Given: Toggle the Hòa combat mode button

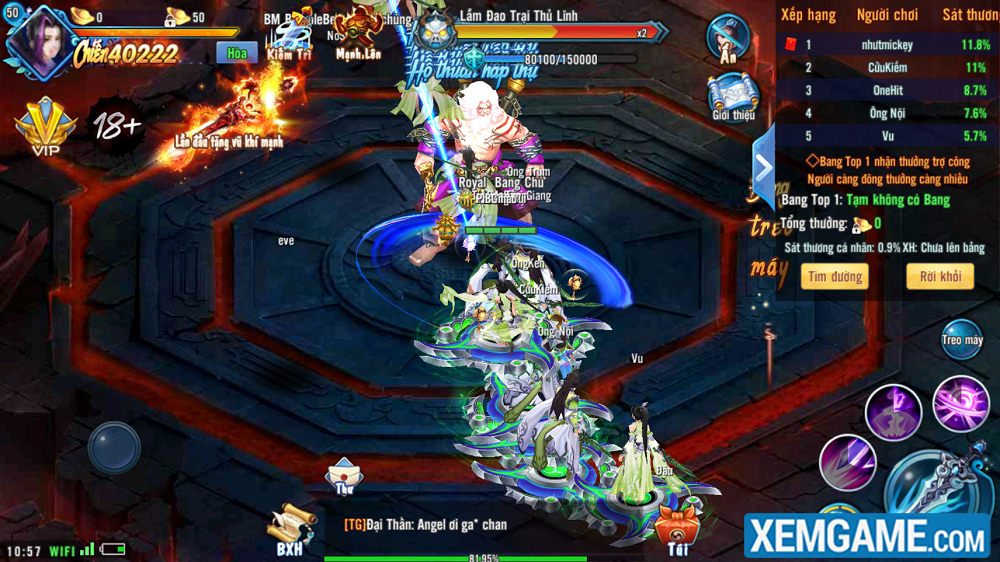Looking at the screenshot, I should pyautogui.click(x=236, y=53).
